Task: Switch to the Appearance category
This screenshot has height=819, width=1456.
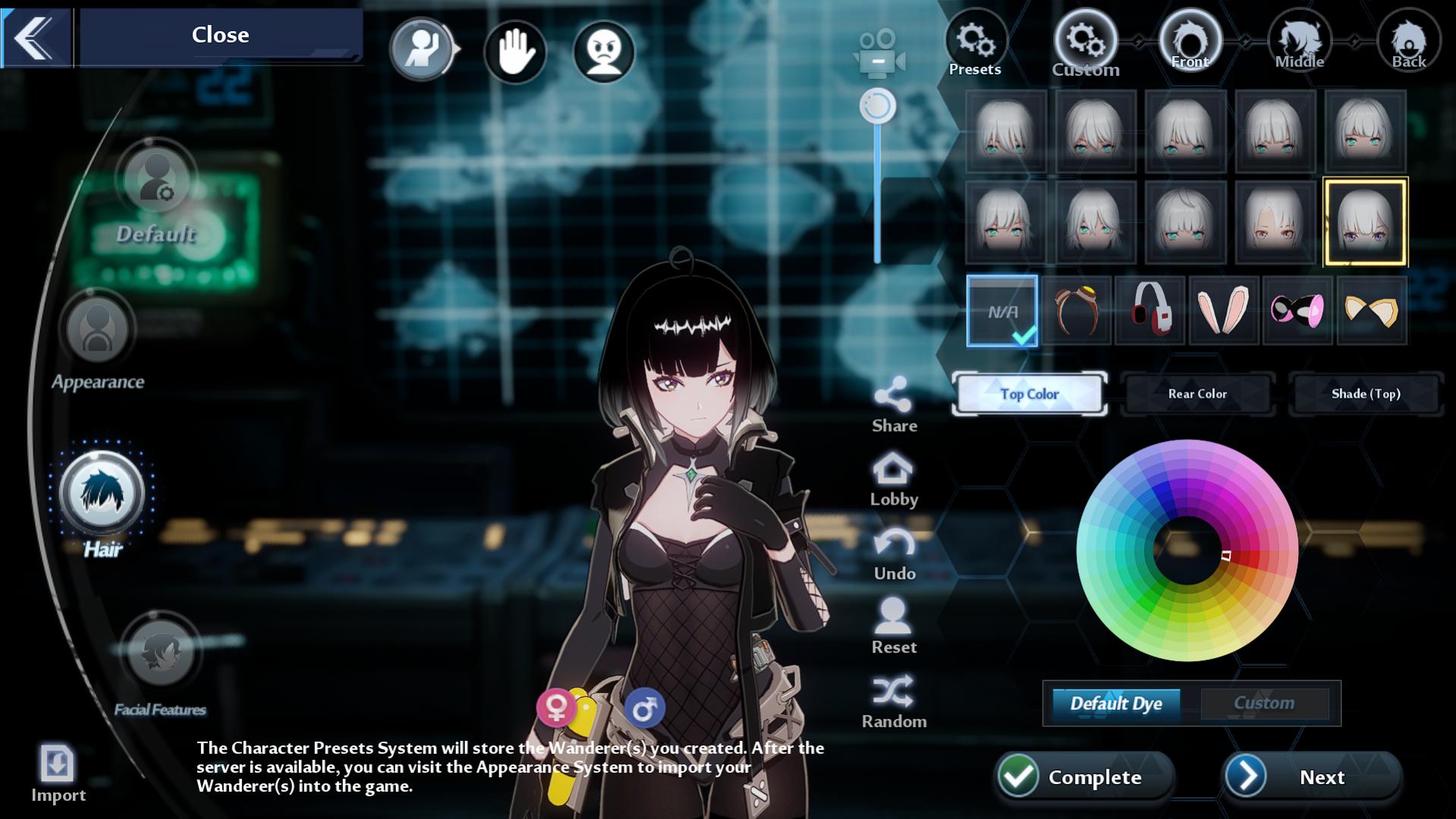Action: 98,331
